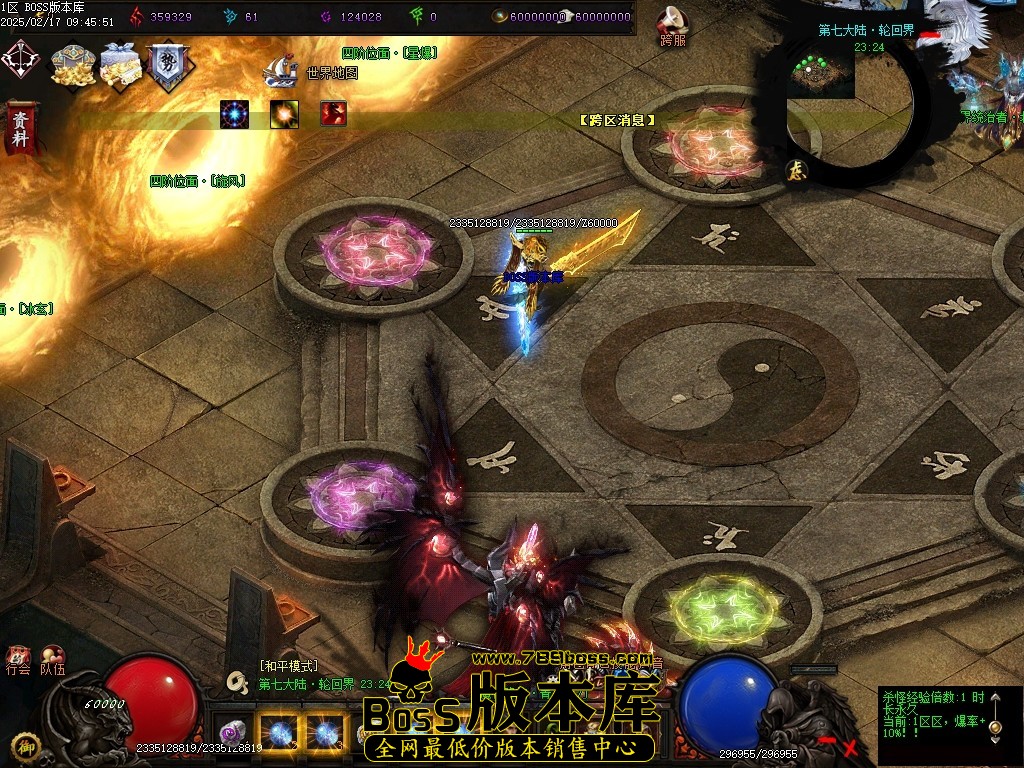Click the 跨区消息 cross-server message label
The image size is (1024, 768).
pyautogui.click(x=617, y=120)
